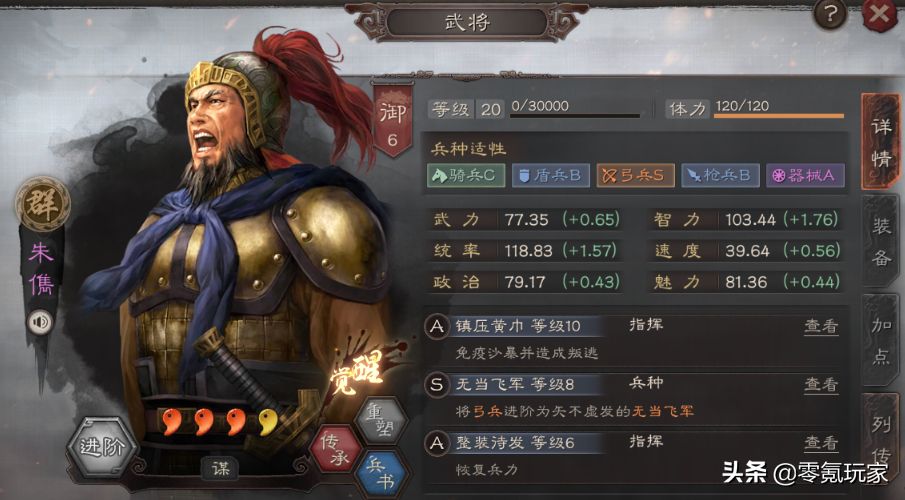905x500 pixels.
Task: Select the 骑兵C cavalry aptitude badge
Action: pos(467,176)
